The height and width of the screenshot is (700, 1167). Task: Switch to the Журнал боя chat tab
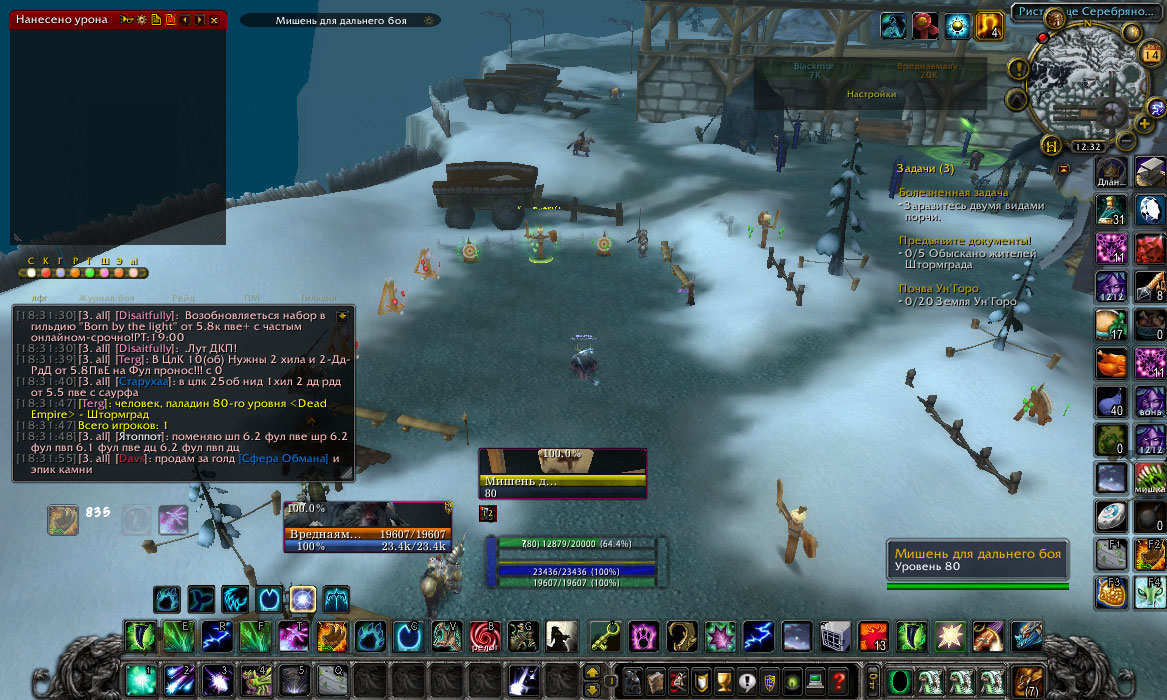click(110, 298)
